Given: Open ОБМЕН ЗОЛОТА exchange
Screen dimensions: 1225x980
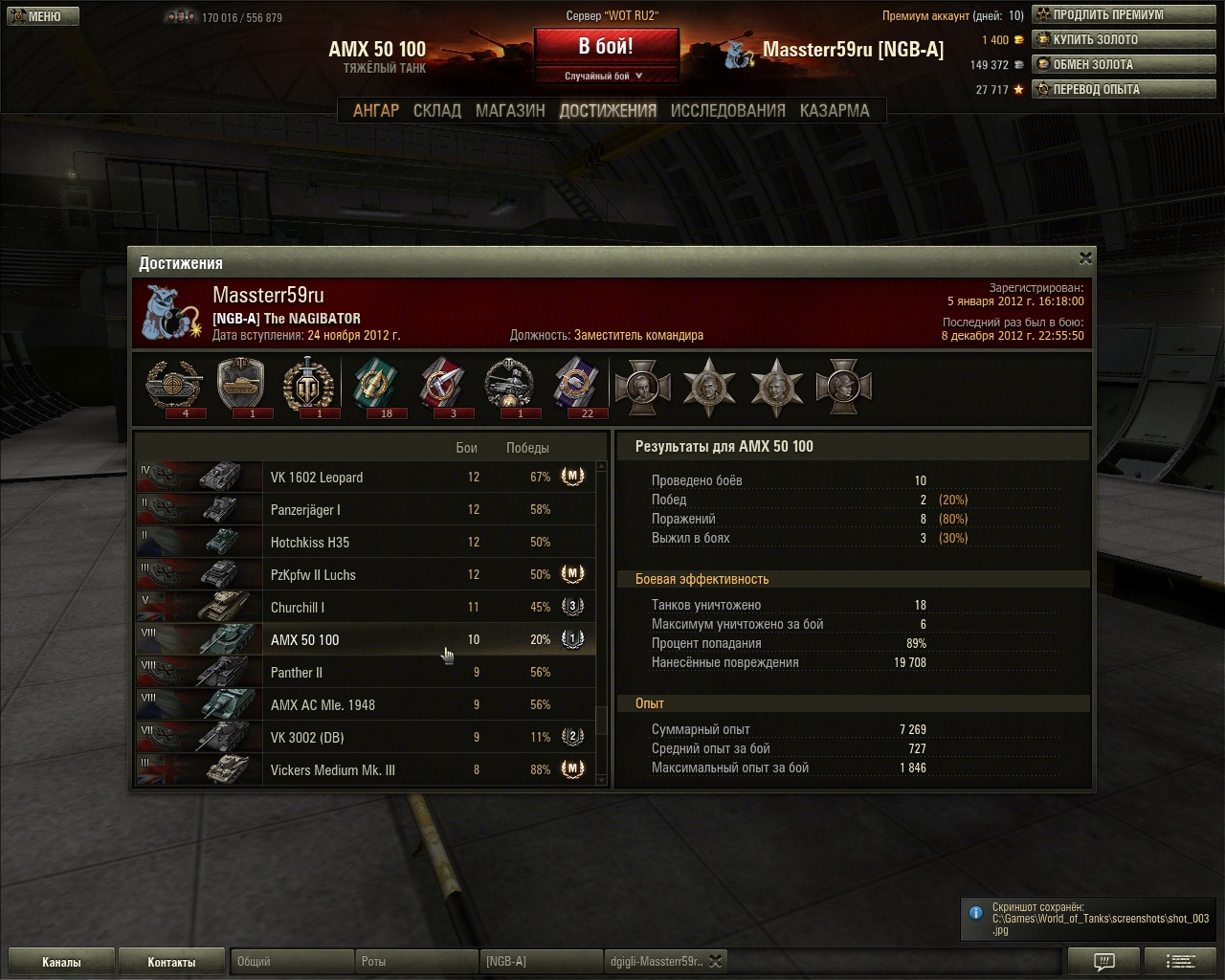Looking at the screenshot, I should click(x=1124, y=64).
